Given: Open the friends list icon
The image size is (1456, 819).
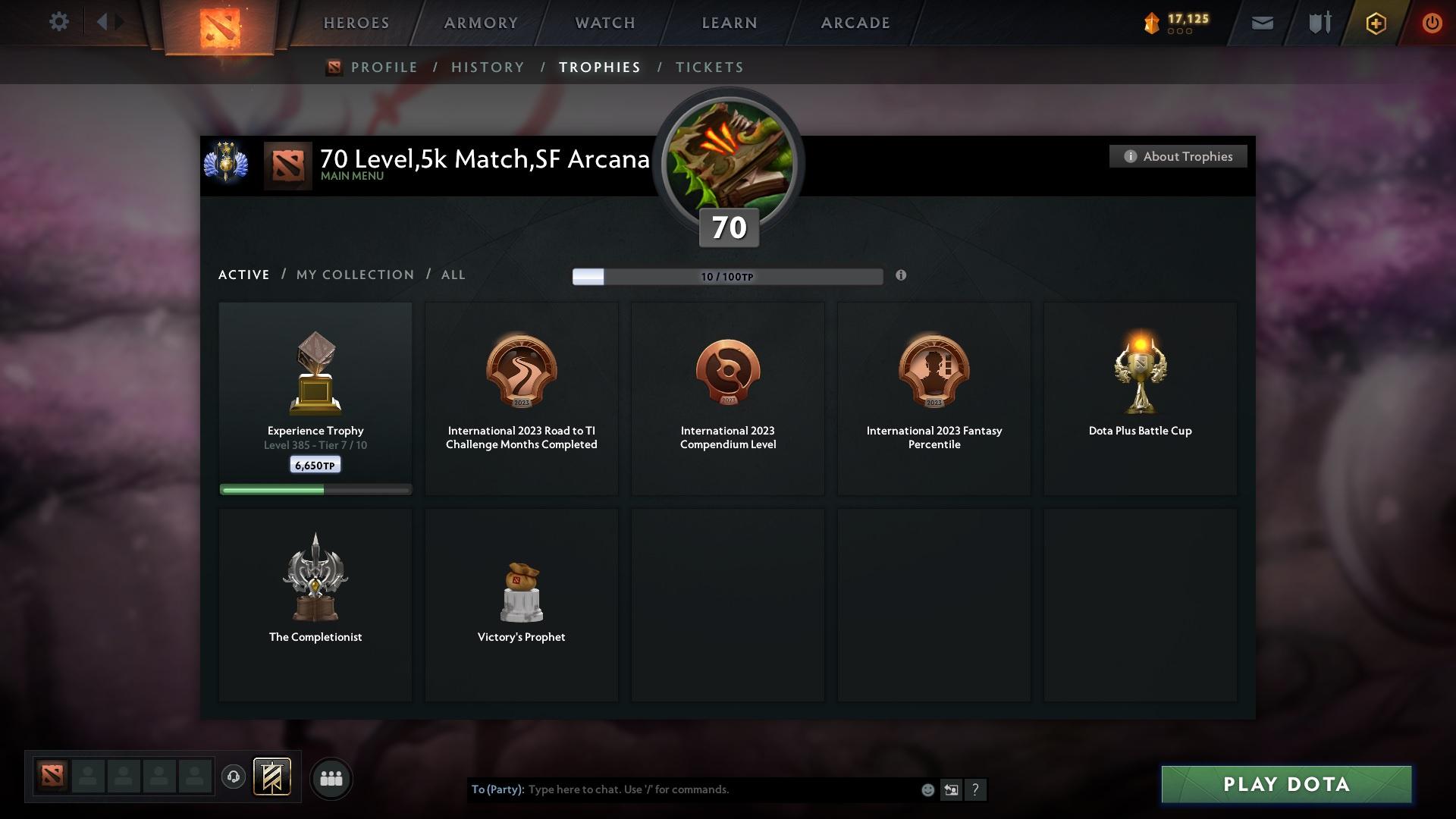Looking at the screenshot, I should [331, 778].
